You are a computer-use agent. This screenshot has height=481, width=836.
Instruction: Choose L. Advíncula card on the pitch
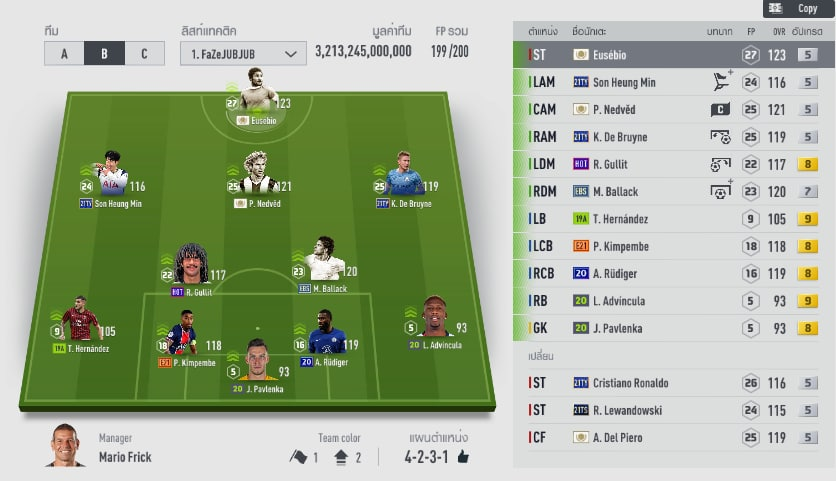point(436,320)
